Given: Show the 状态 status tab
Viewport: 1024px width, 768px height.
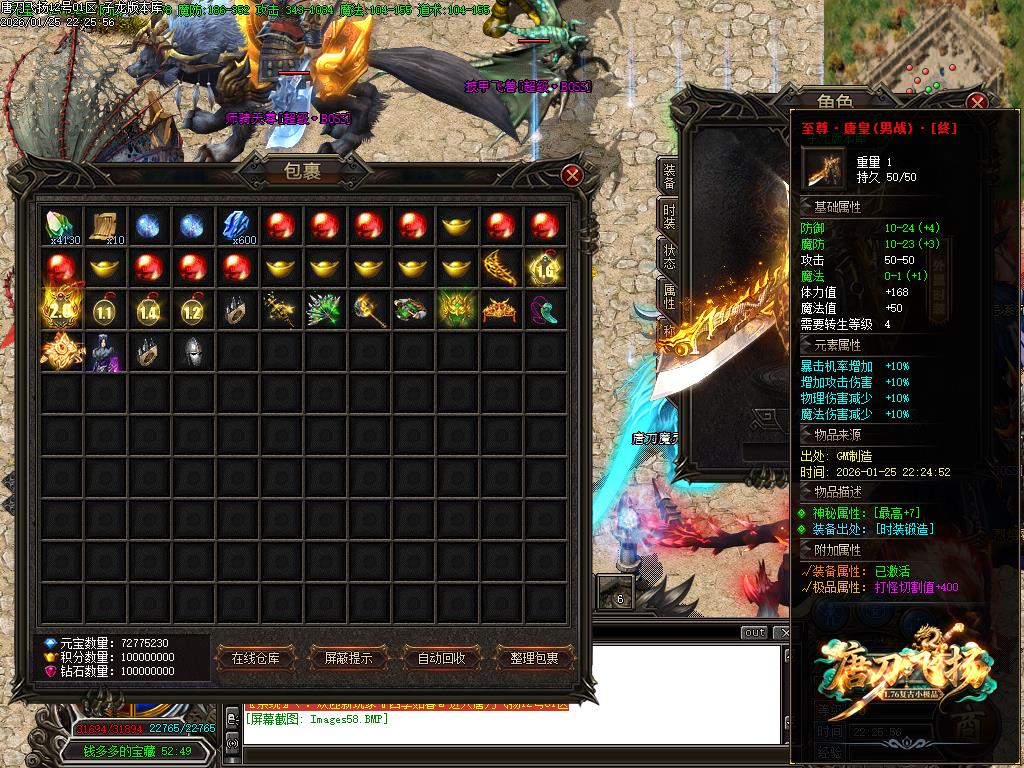Looking at the screenshot, I should 669,259.
